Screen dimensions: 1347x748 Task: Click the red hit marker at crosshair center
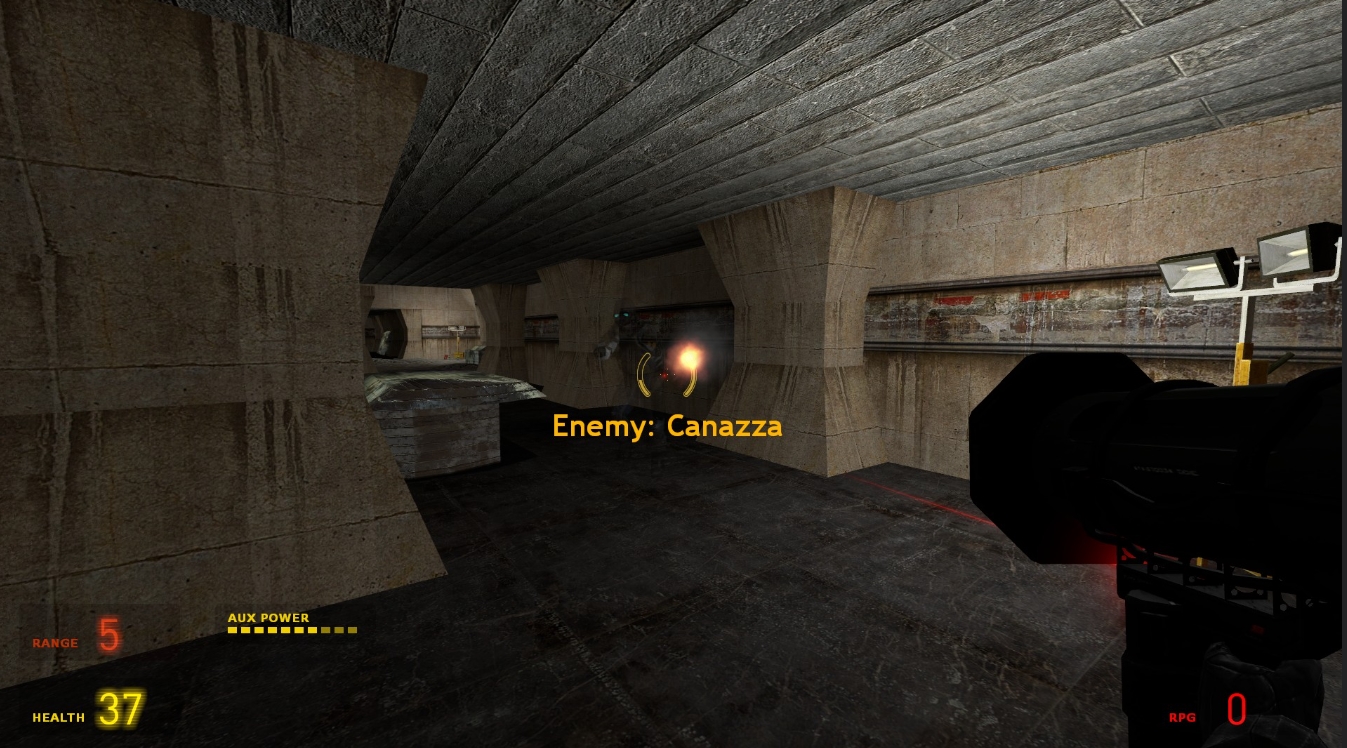click(663, 374)
